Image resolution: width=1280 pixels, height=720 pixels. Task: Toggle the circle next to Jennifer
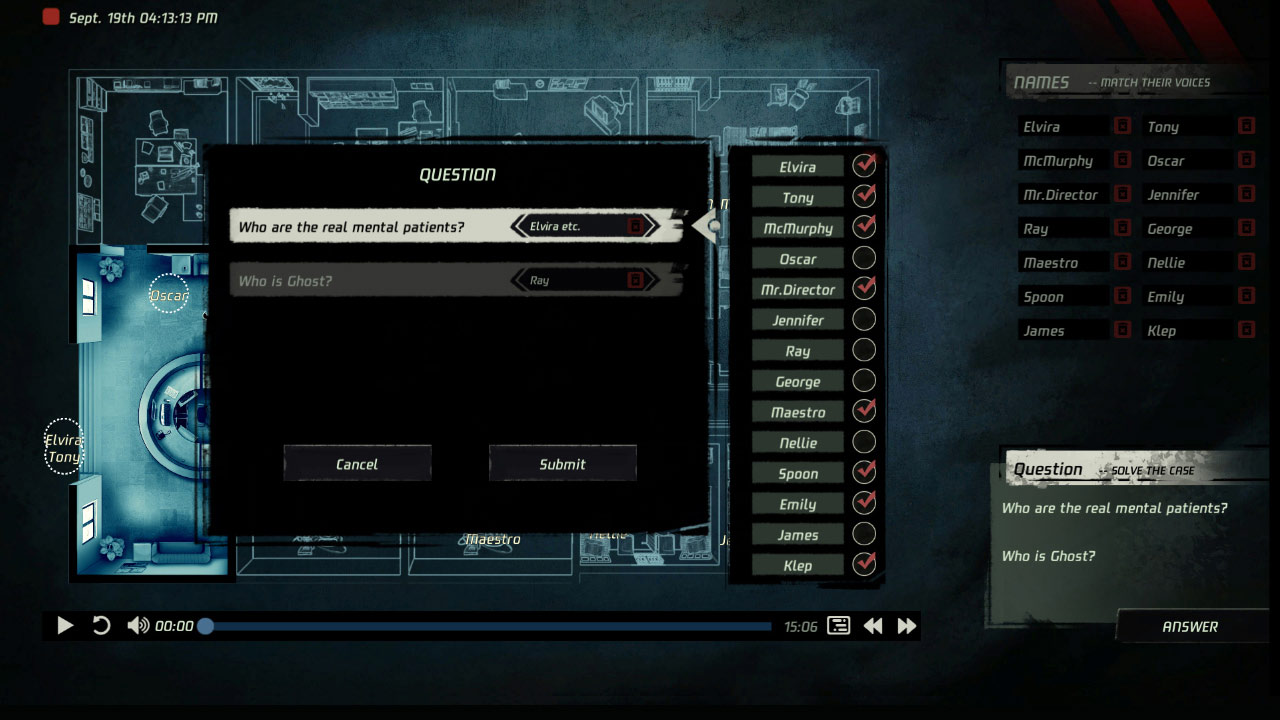(863, 319)
